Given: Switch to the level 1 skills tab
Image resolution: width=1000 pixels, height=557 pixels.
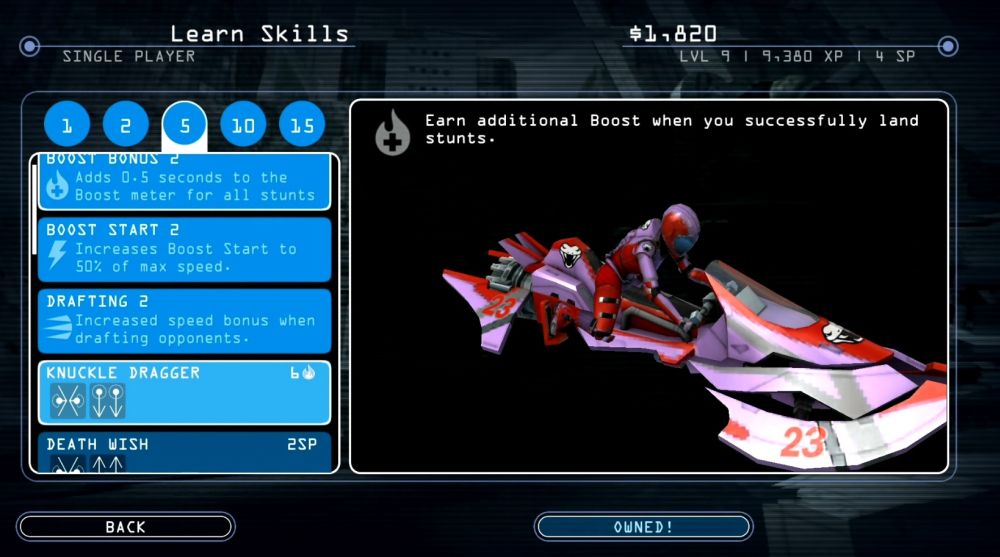Looking at the screenshot, I should click(x=68, y=126).
